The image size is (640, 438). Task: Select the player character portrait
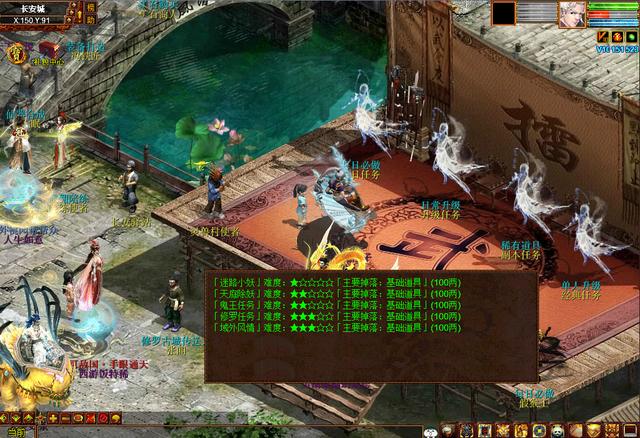(572, 14)
